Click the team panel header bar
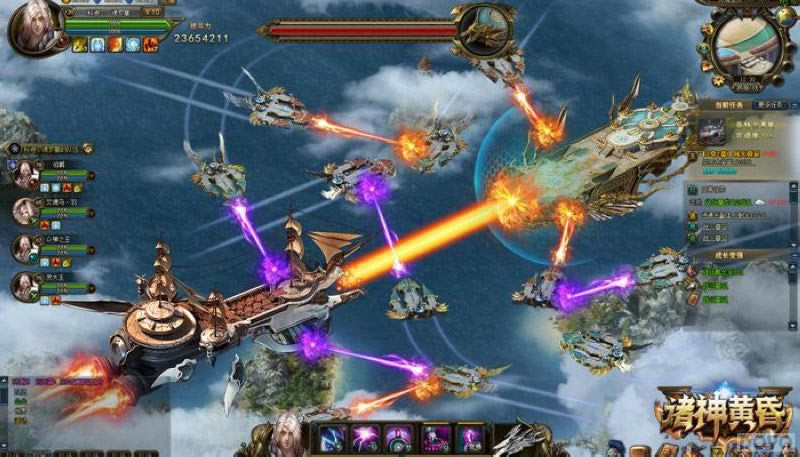800x457 pixels. [50, 149]
